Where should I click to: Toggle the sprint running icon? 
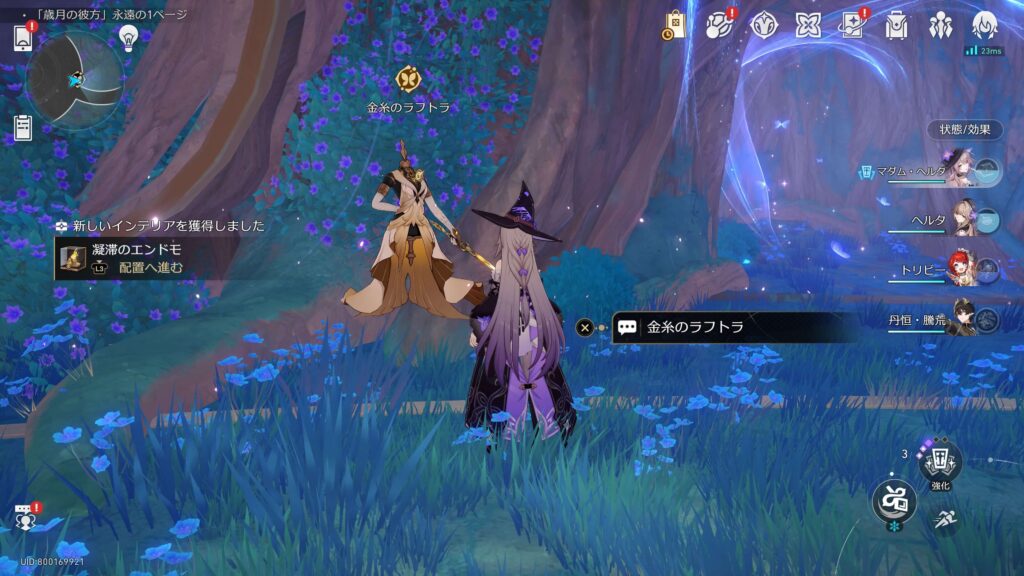(944, 519)
